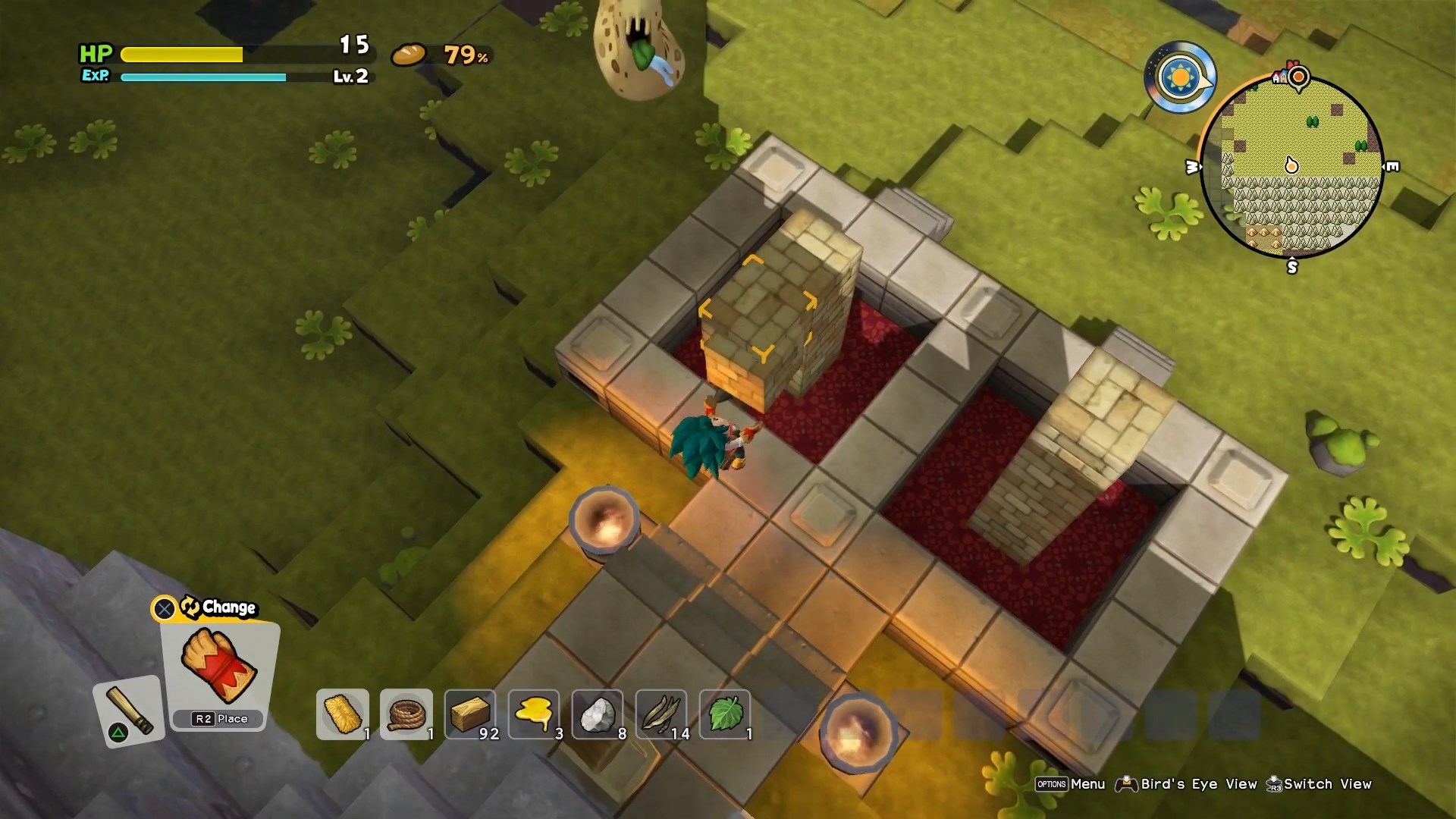Select the straw bundle hotbar slot

click(343, 714)
